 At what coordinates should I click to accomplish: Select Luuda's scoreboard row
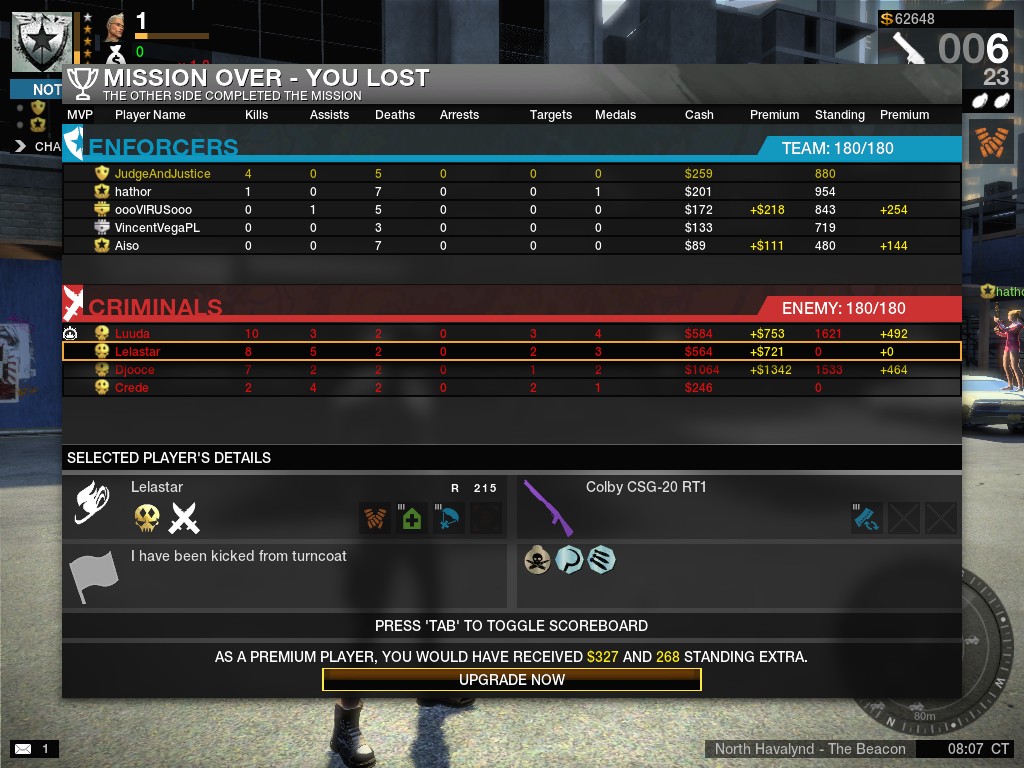click(x=132, y=334)
